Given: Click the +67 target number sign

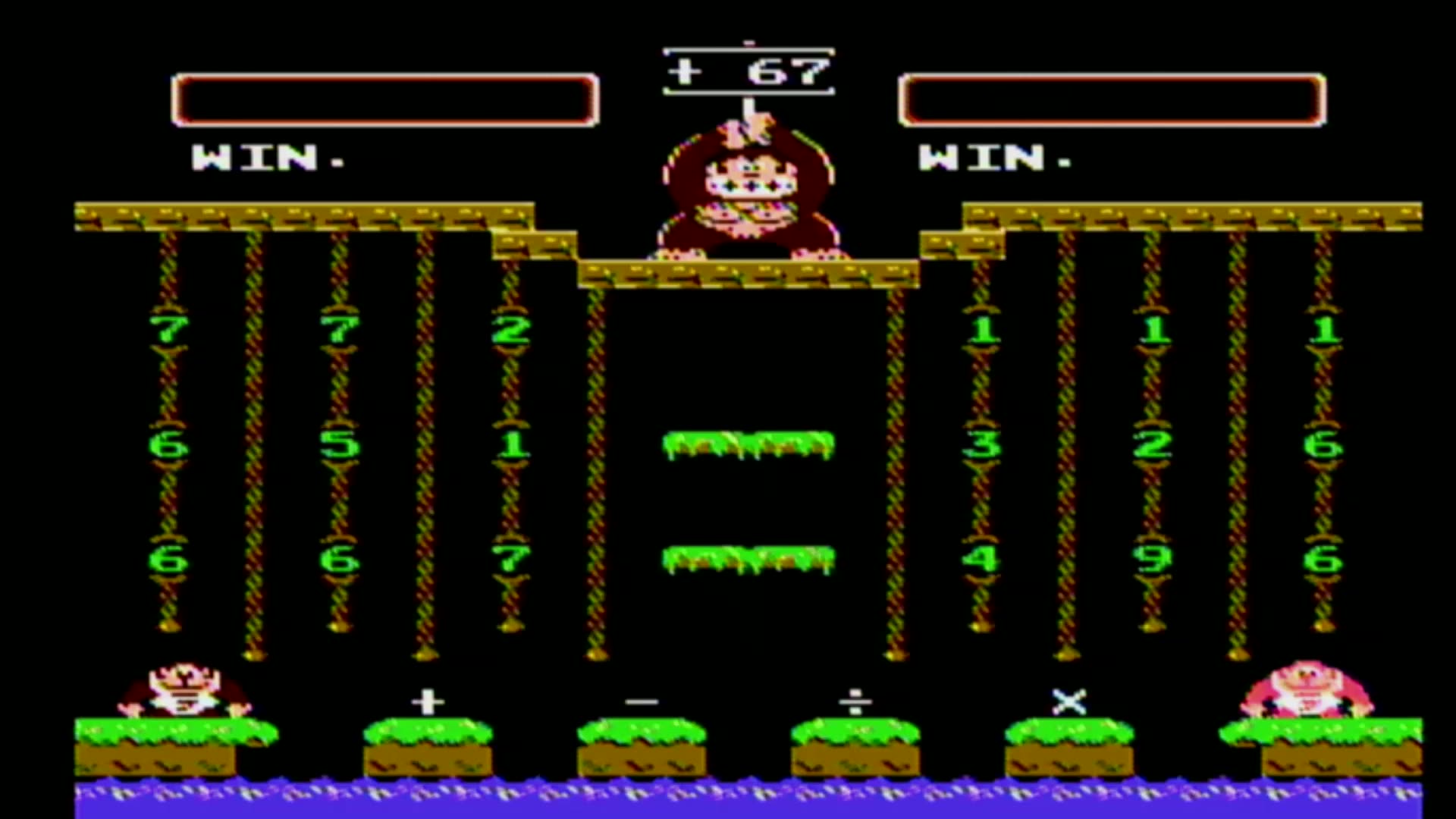Looking at the screenshot, I should 749,72.
